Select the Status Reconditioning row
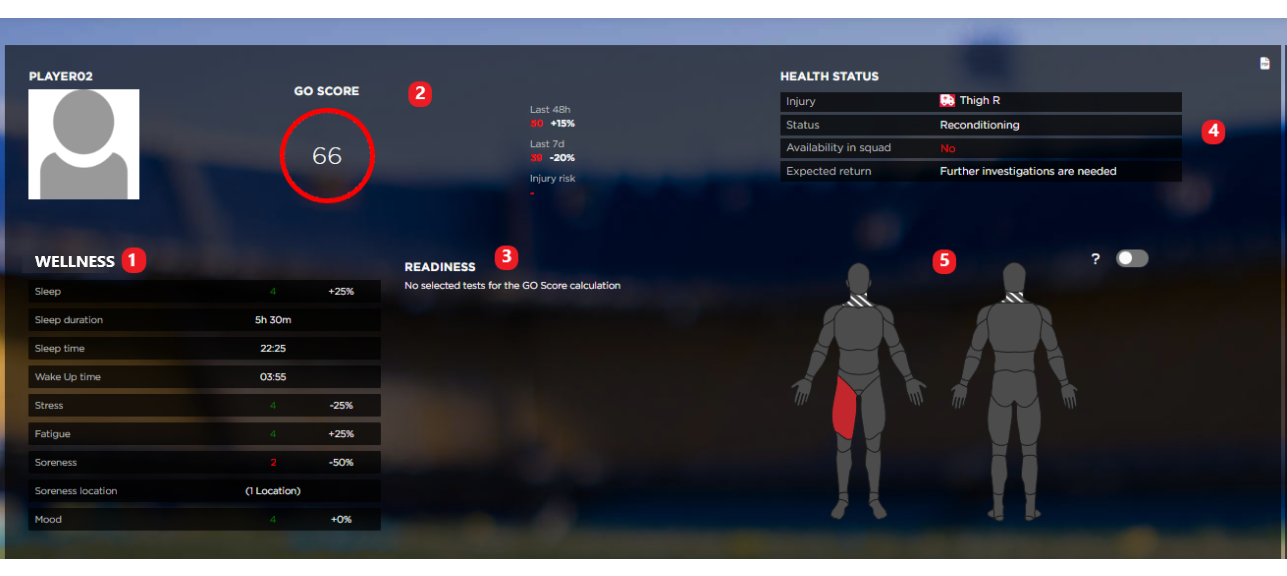 click(x=980, y=125)
